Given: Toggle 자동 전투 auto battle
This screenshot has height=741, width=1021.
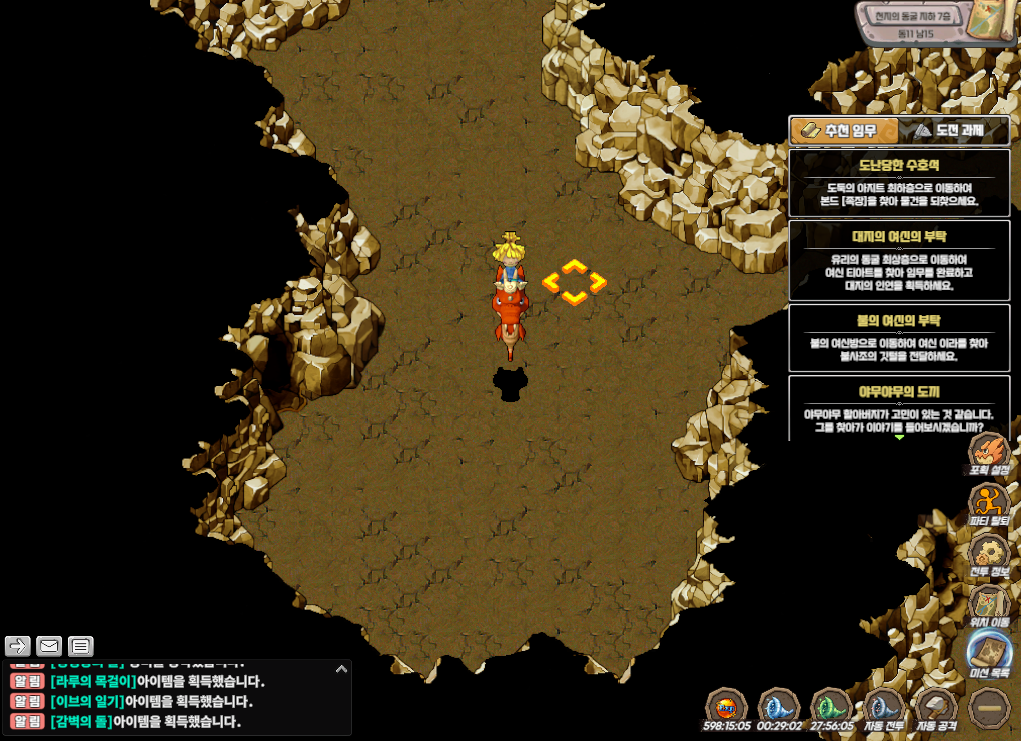Looking at the screenshot, I should (x=883, y=708).
